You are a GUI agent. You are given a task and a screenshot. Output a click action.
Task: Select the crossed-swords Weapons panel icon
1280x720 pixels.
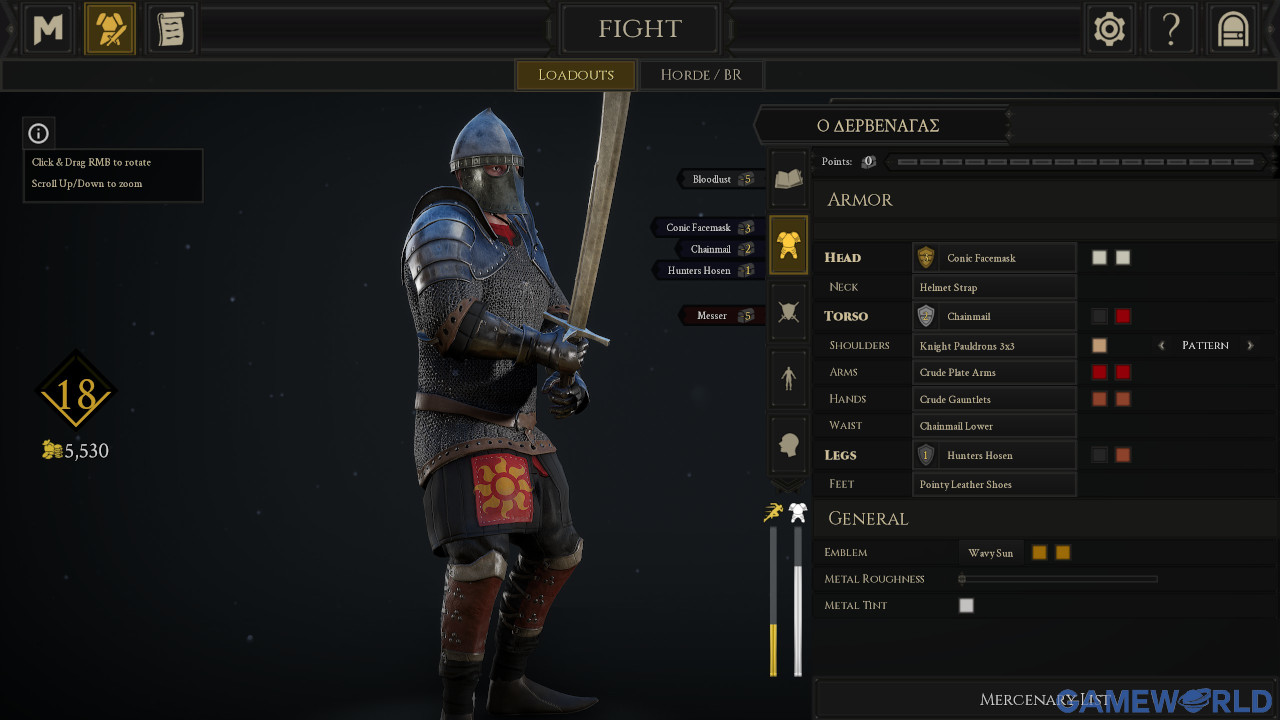(788, 311)
